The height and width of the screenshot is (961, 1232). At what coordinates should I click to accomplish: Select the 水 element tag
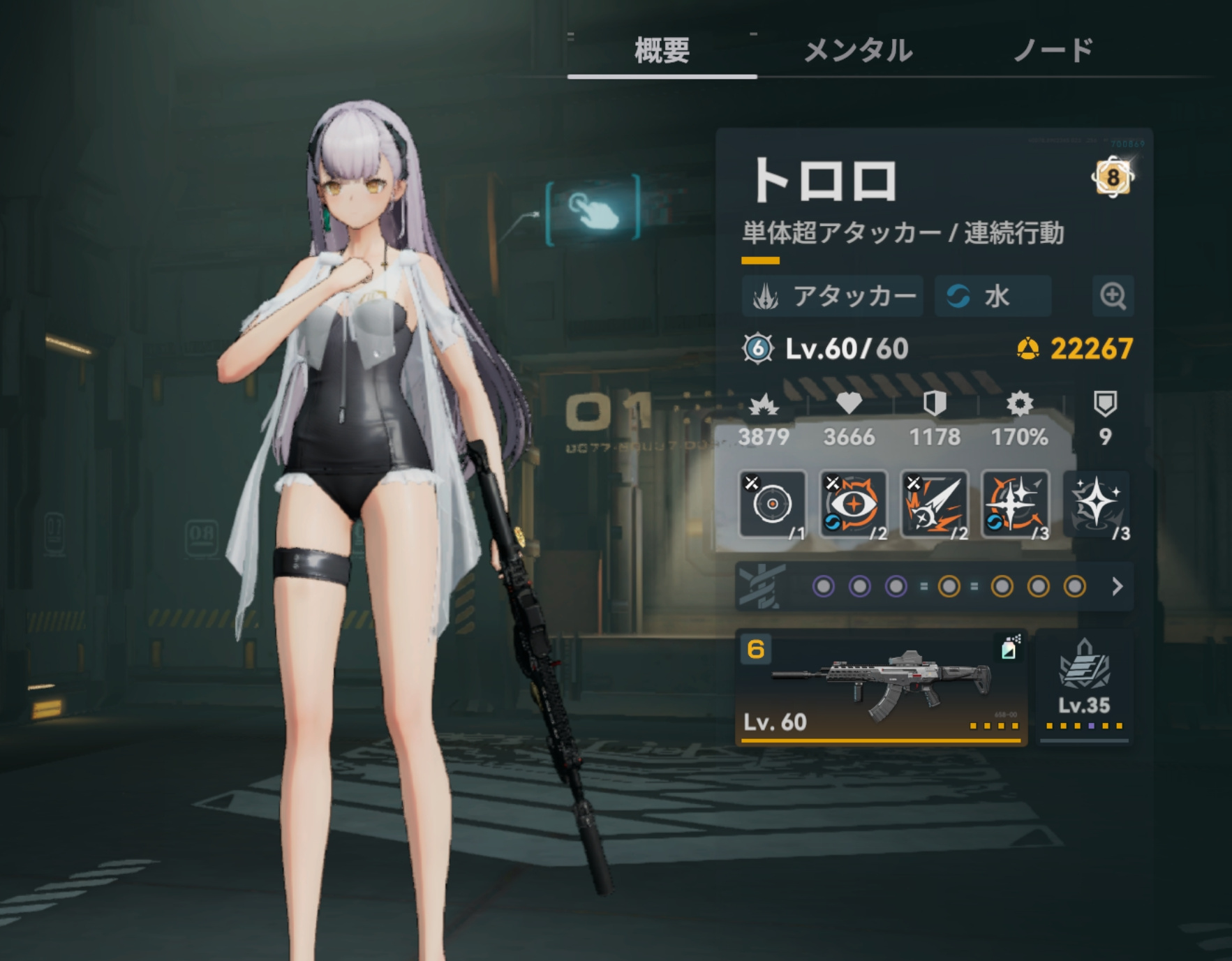pyautogui.click(x=993, y=296)
